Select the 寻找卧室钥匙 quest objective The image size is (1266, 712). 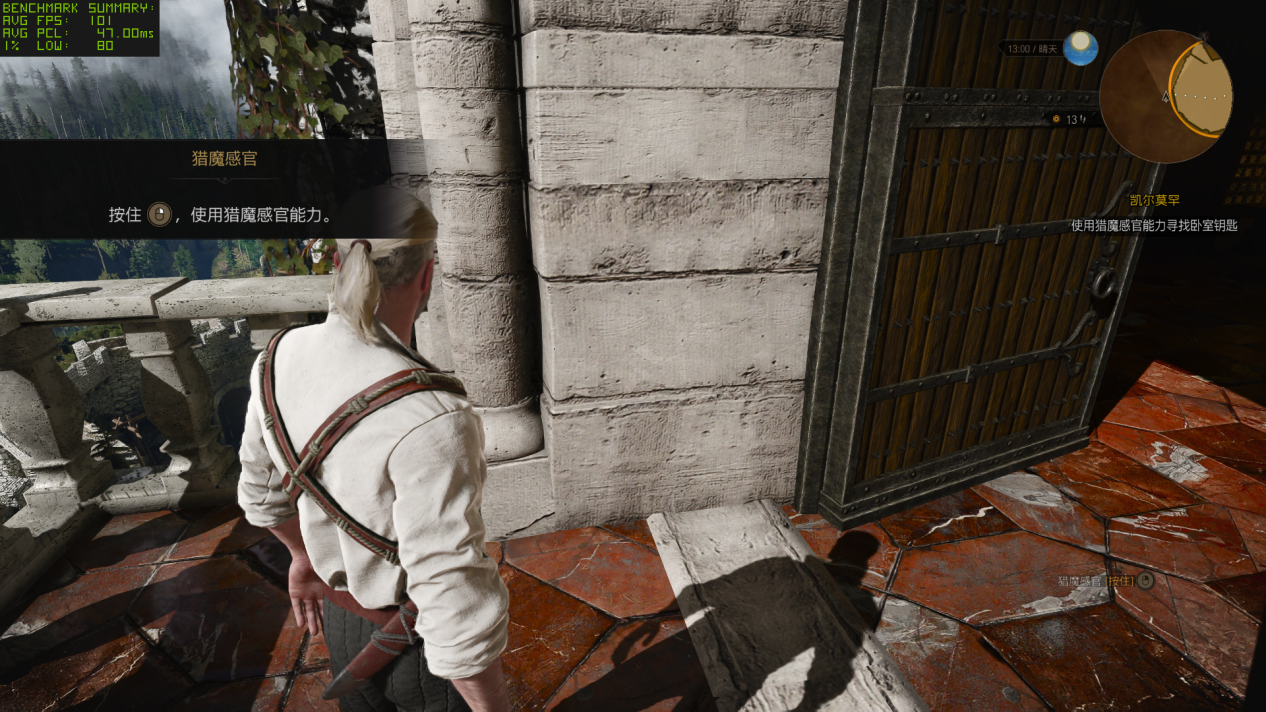1154,226
